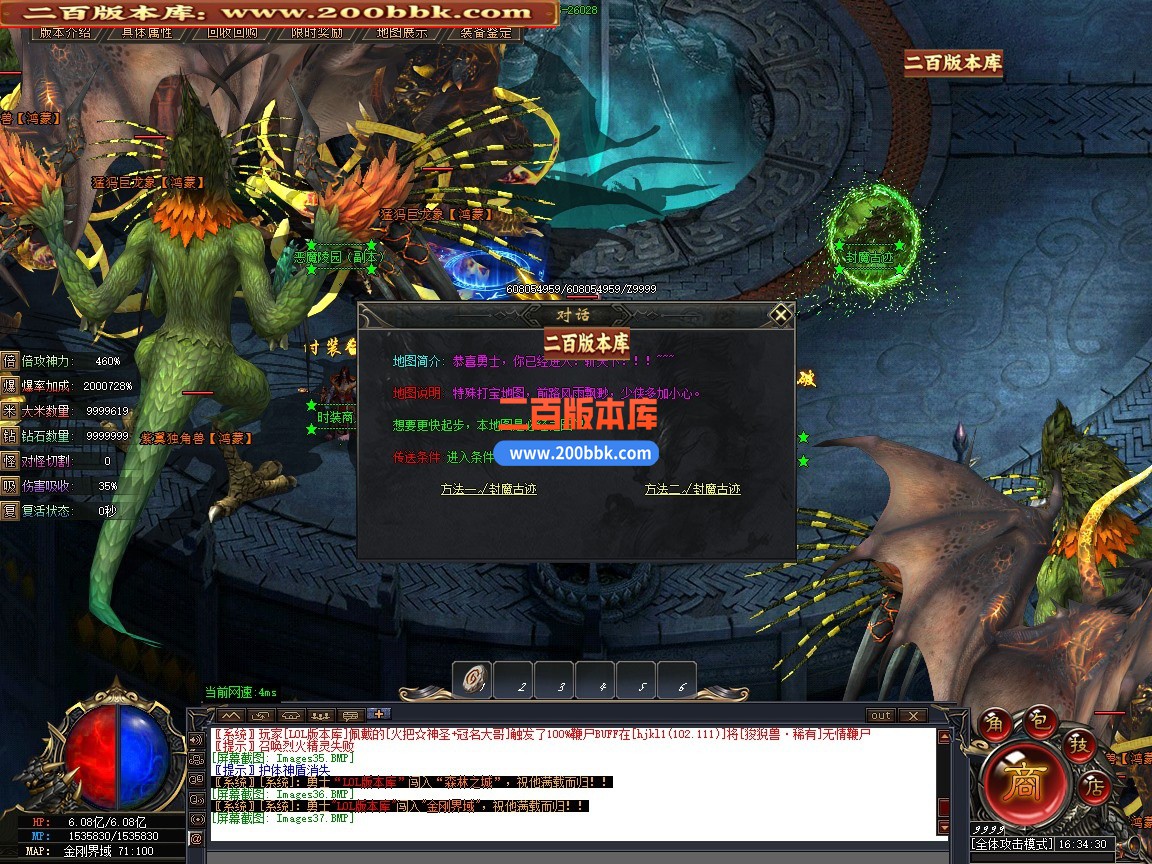Open the character sheet 角 orb
Viewport: 1152px width, 864px height.
coord(996,723)
